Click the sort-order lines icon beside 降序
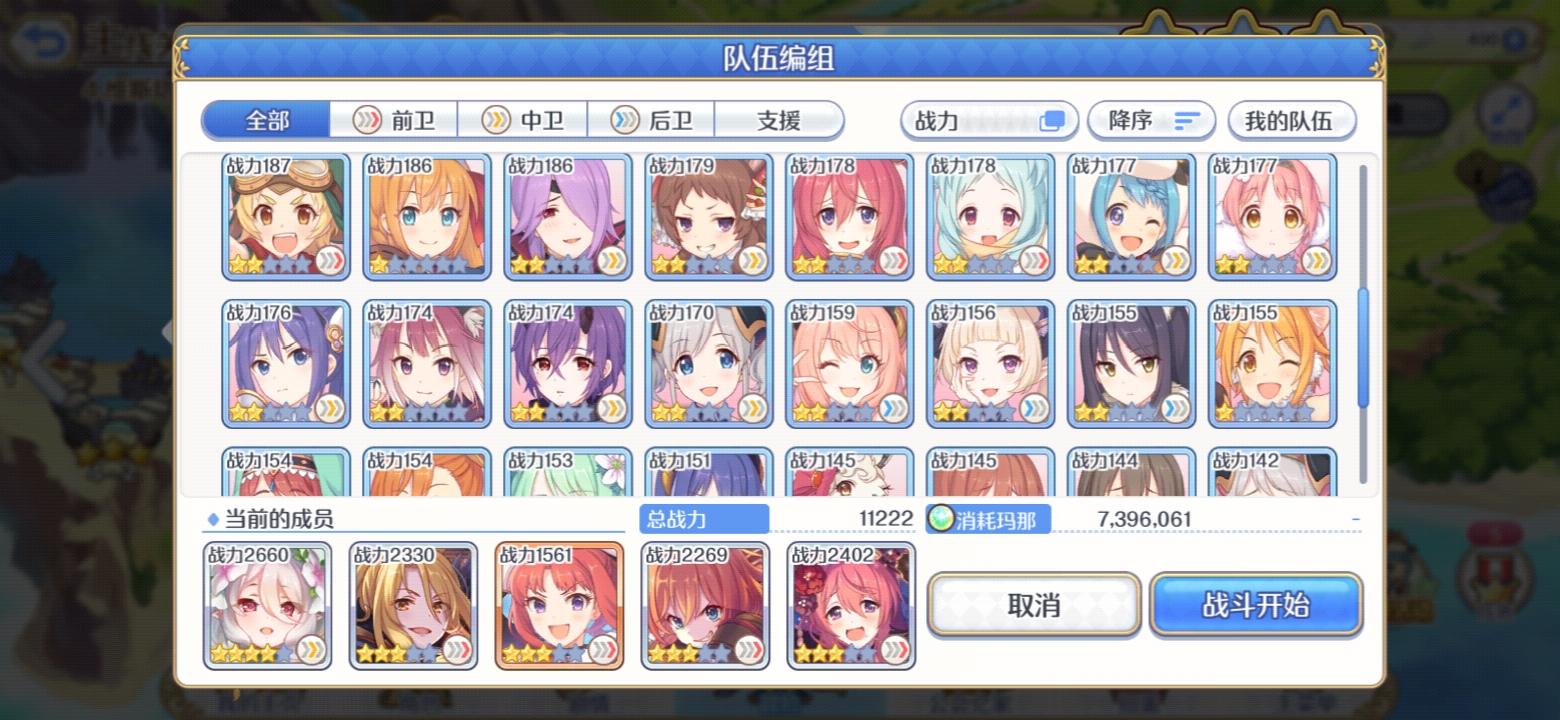 (x=1187, y=119)
